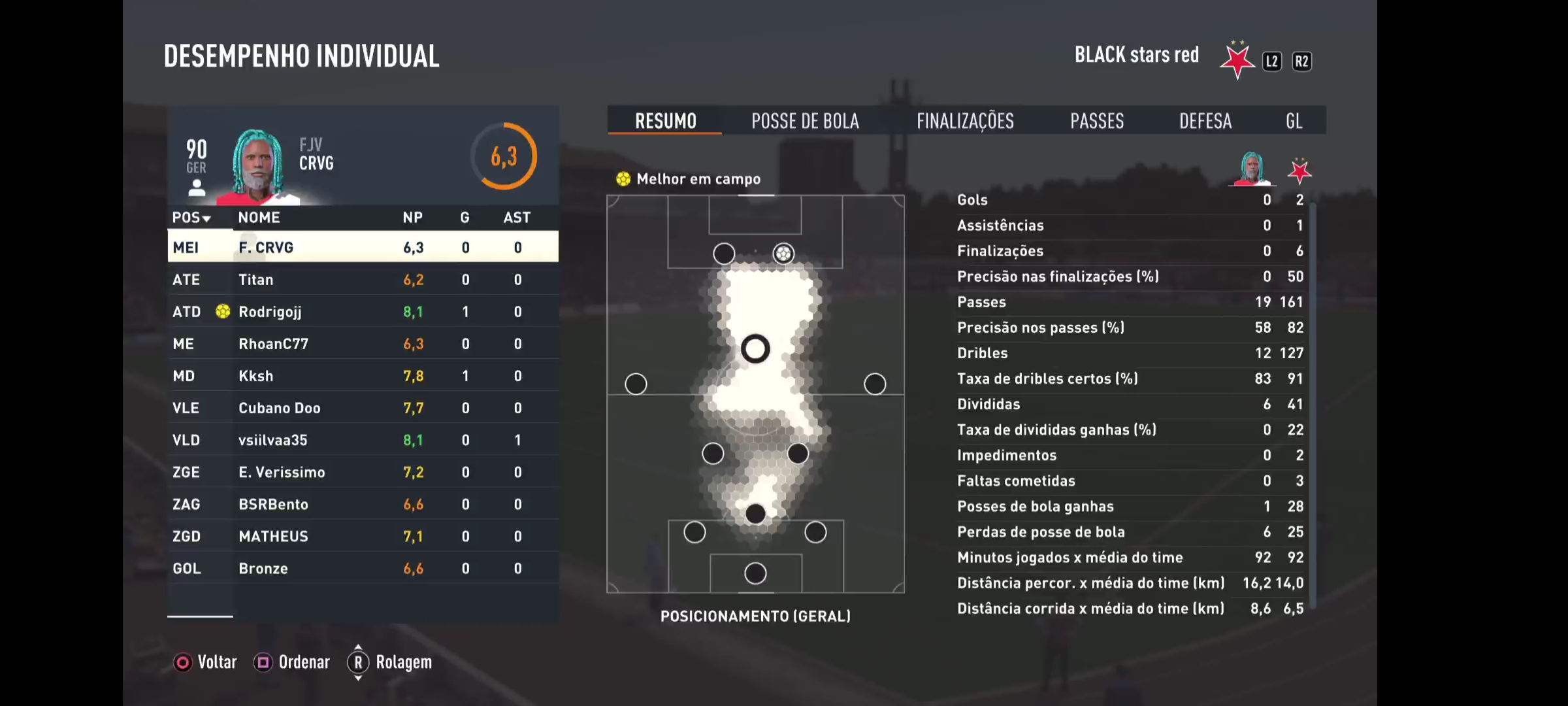Choose Titan in the player list
This screenshot has height=706, width=1568.
coord(363,280)
